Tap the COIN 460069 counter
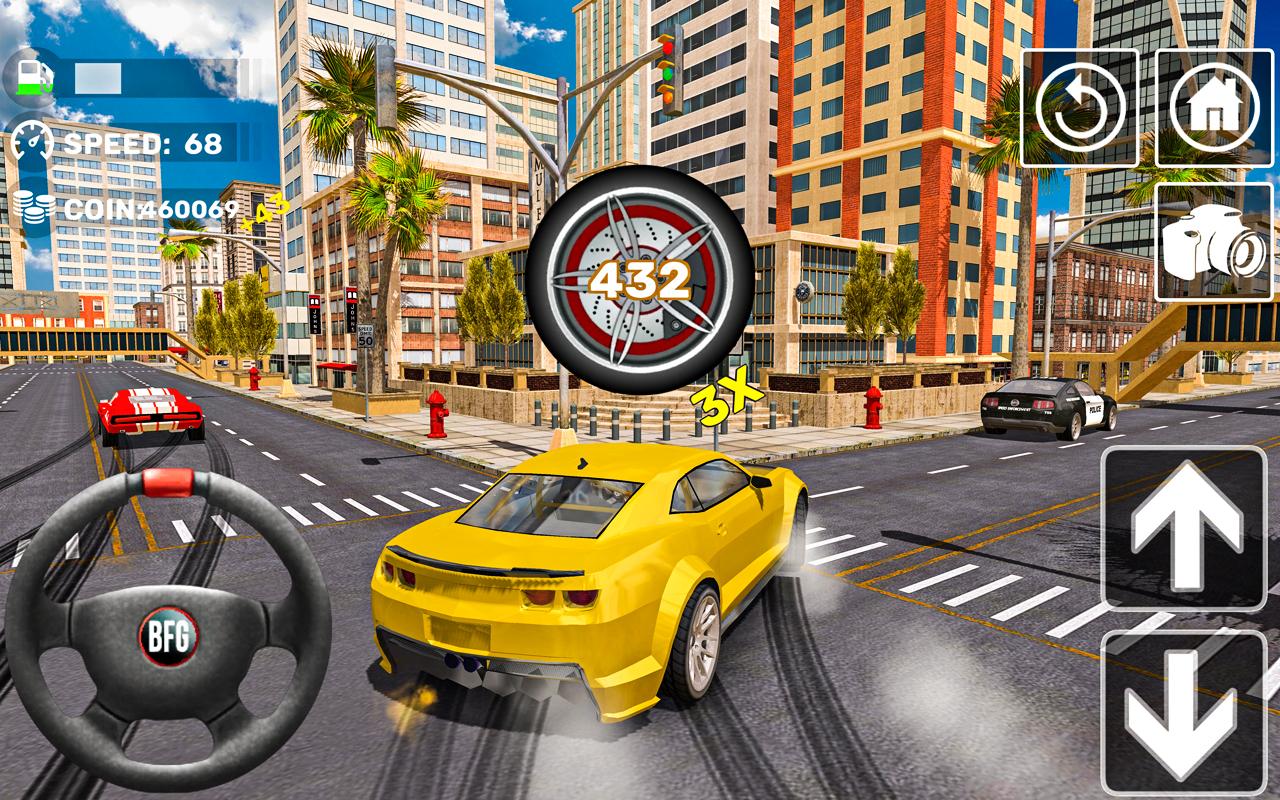1280x800 pixels. (x=150, y=208)
